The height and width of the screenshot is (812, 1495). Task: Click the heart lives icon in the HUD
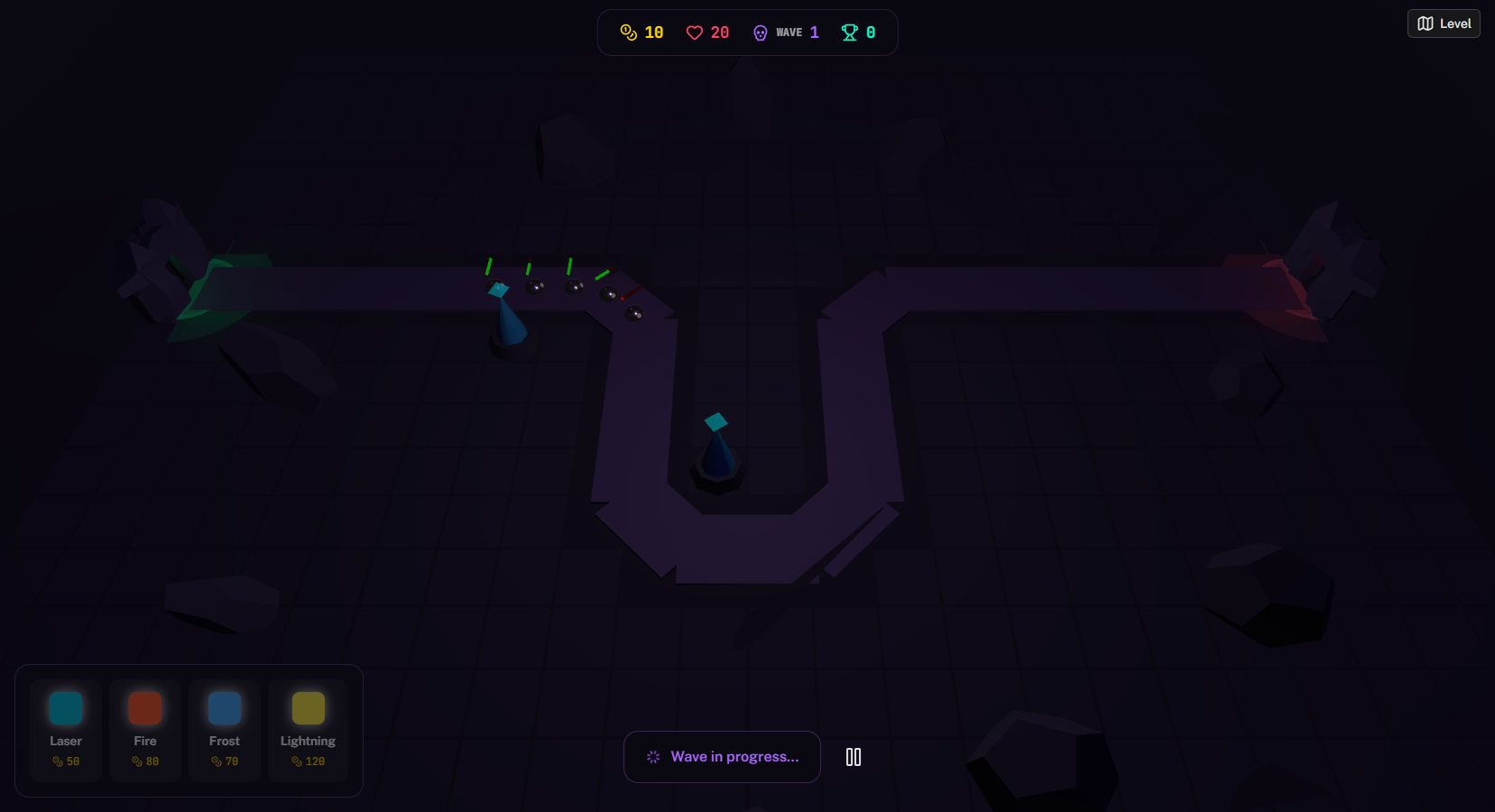pyautogui.click(x=695, y=32)
